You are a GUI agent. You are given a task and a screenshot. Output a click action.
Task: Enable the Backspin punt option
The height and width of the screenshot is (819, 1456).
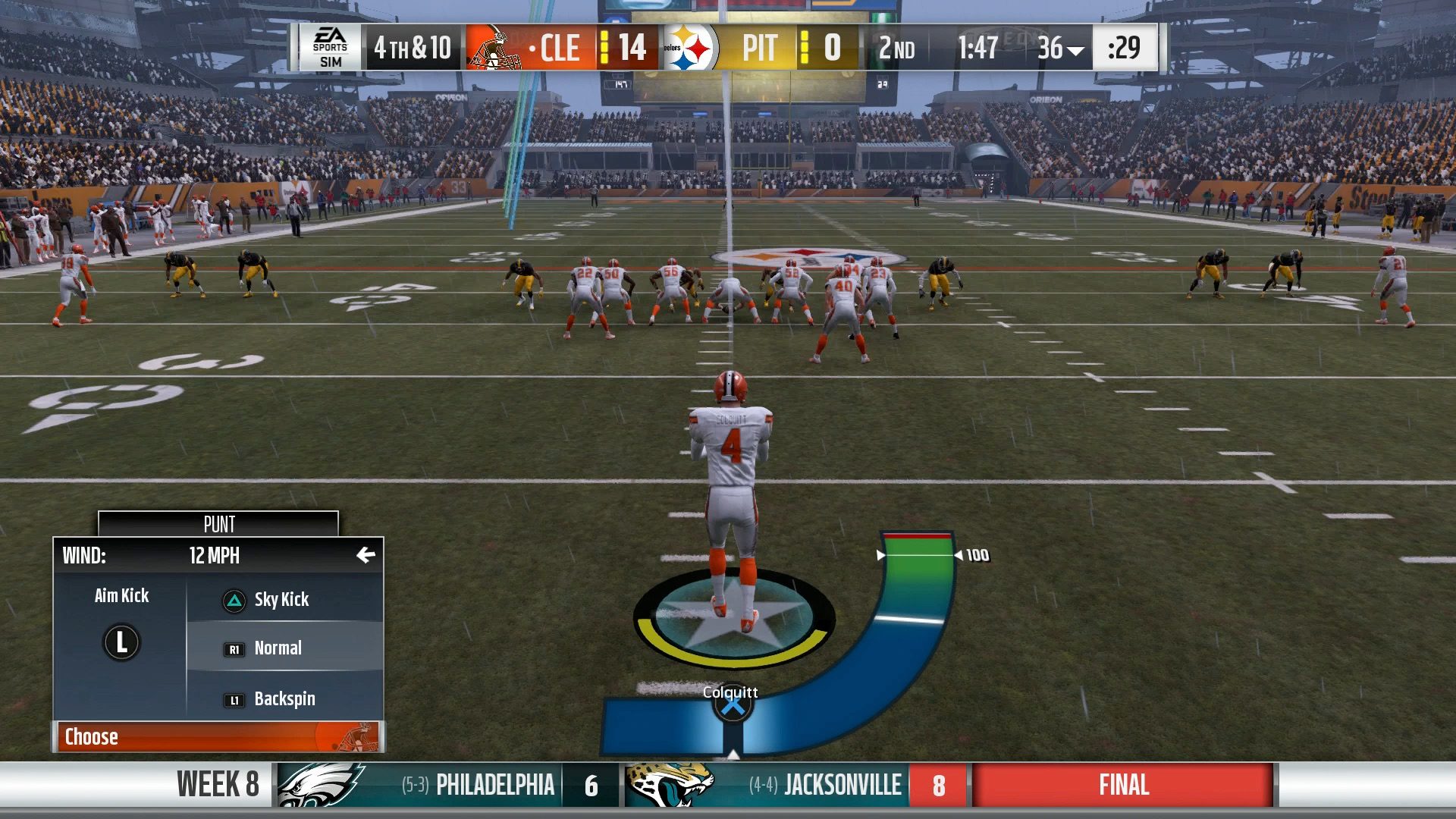(284, 698)
